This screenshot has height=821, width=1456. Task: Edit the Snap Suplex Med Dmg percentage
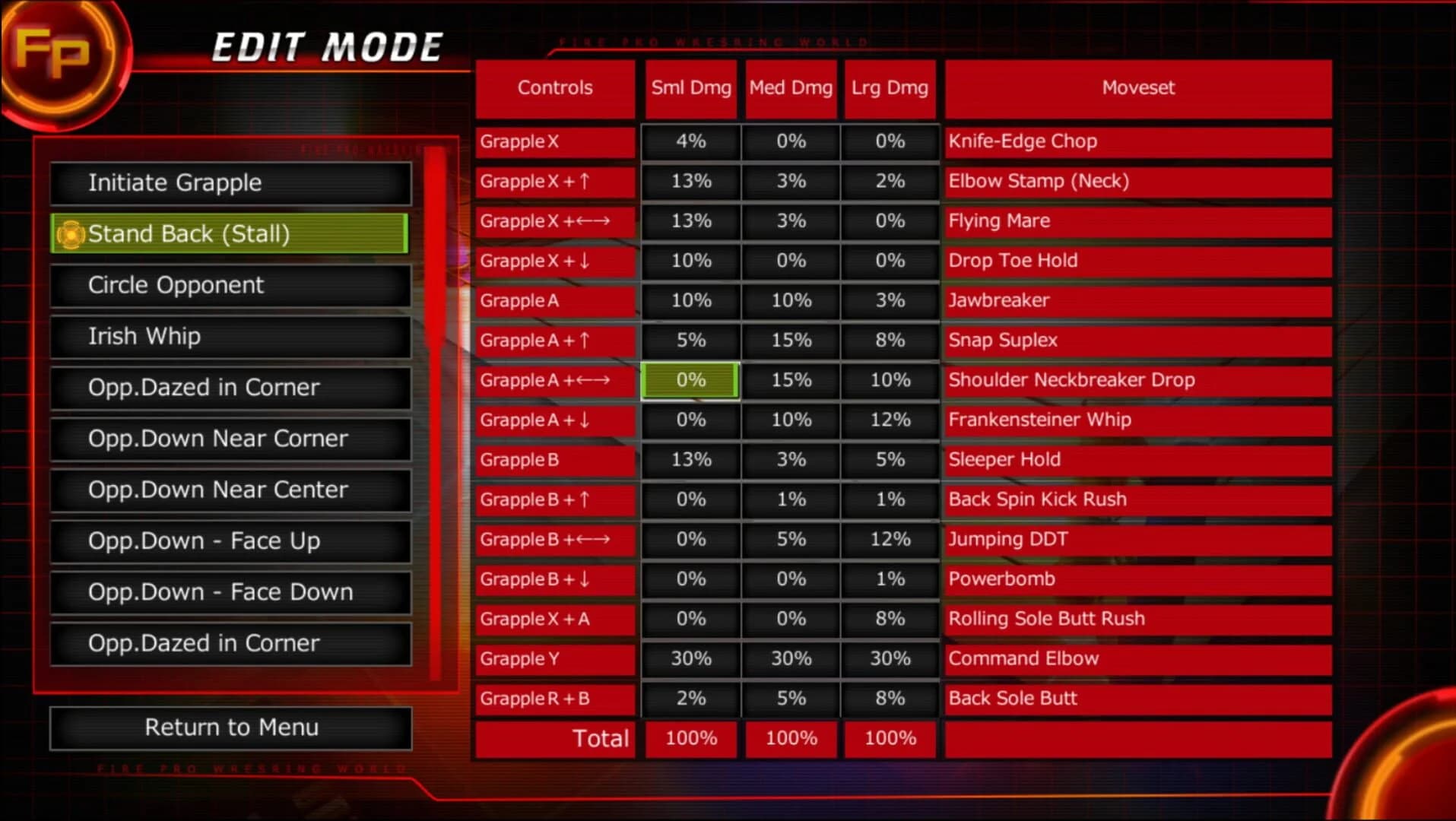[790, 341]
